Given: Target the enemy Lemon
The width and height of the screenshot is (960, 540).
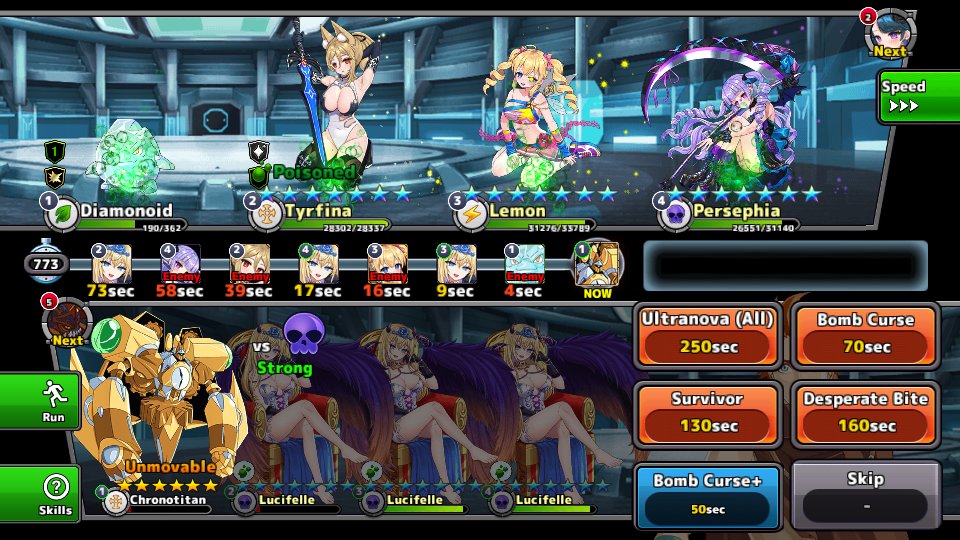Looking at the screenshot, I should coord(530,120).
